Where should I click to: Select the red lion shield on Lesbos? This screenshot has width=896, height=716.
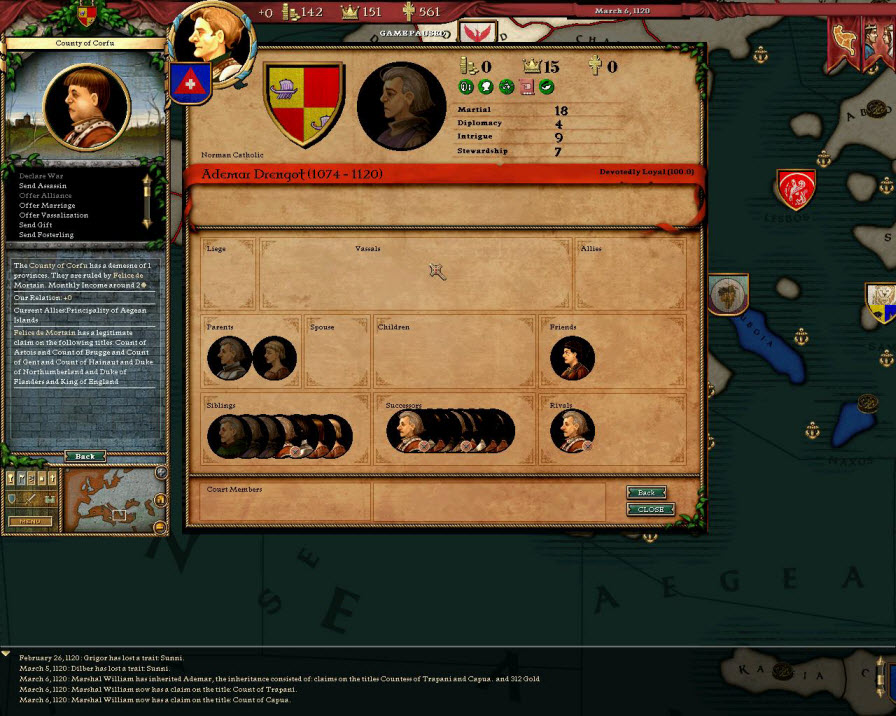[x=796, y=188]
